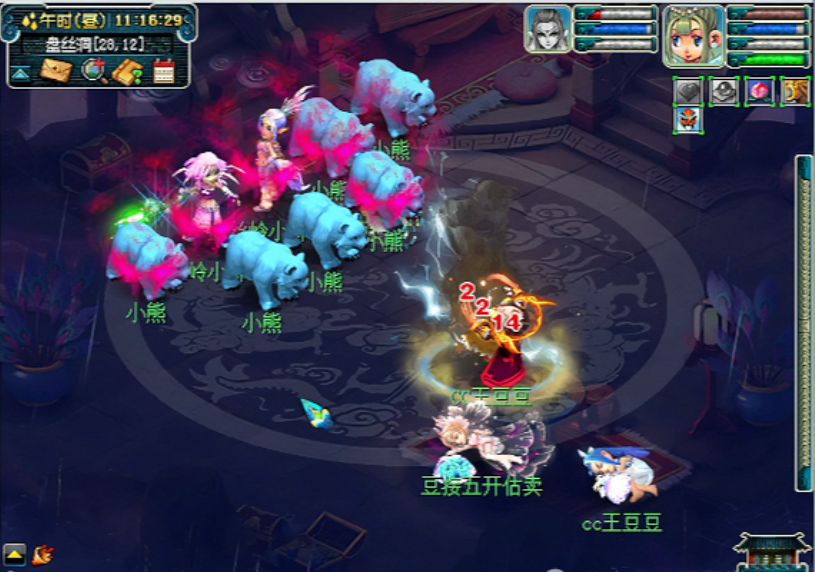Open the green-haired character portrait
Screen dimensions: 815x572
pyautogui.click(x=694, y=35)
